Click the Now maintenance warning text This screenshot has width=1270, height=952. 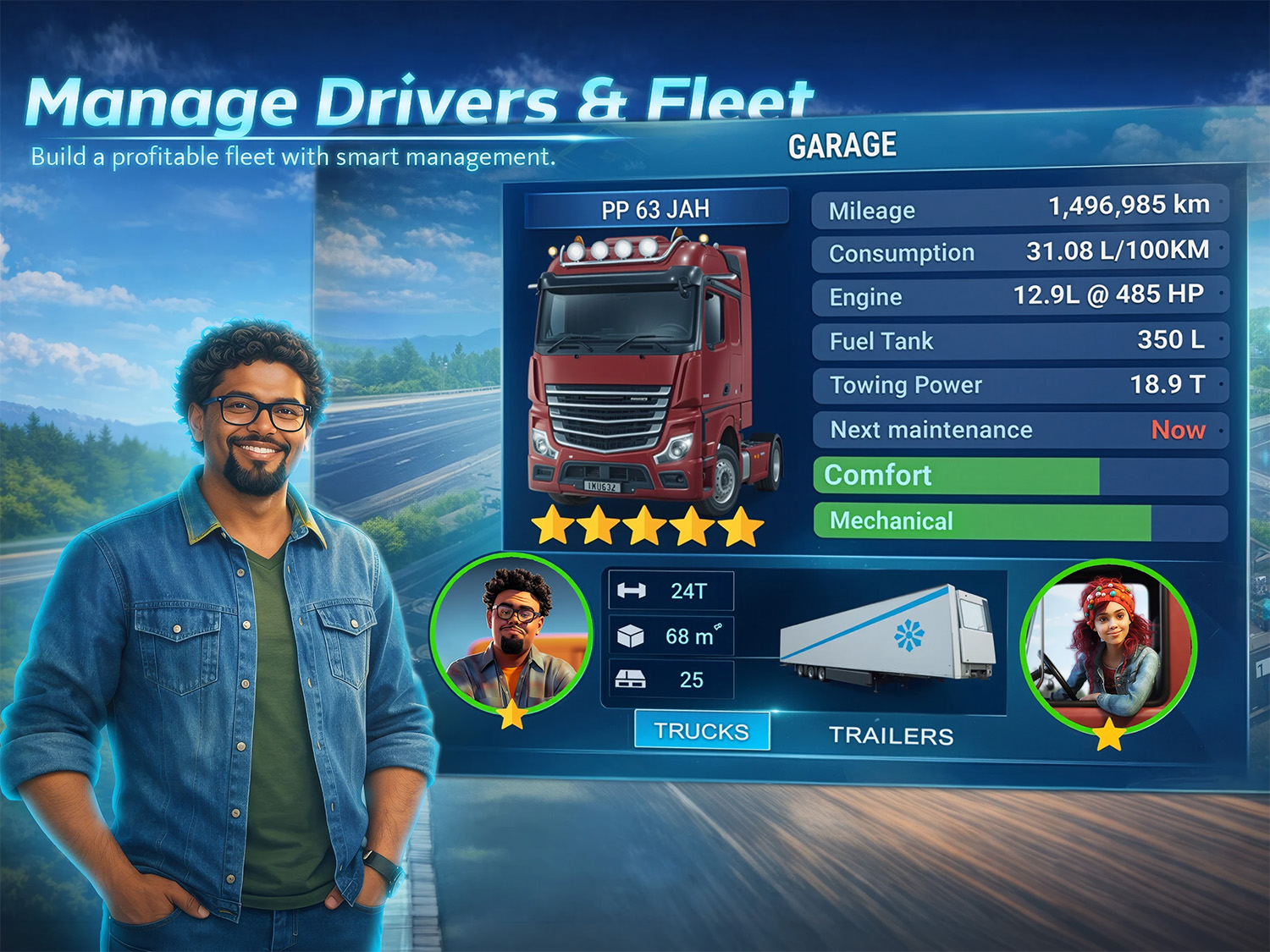tap(1179, 431)
